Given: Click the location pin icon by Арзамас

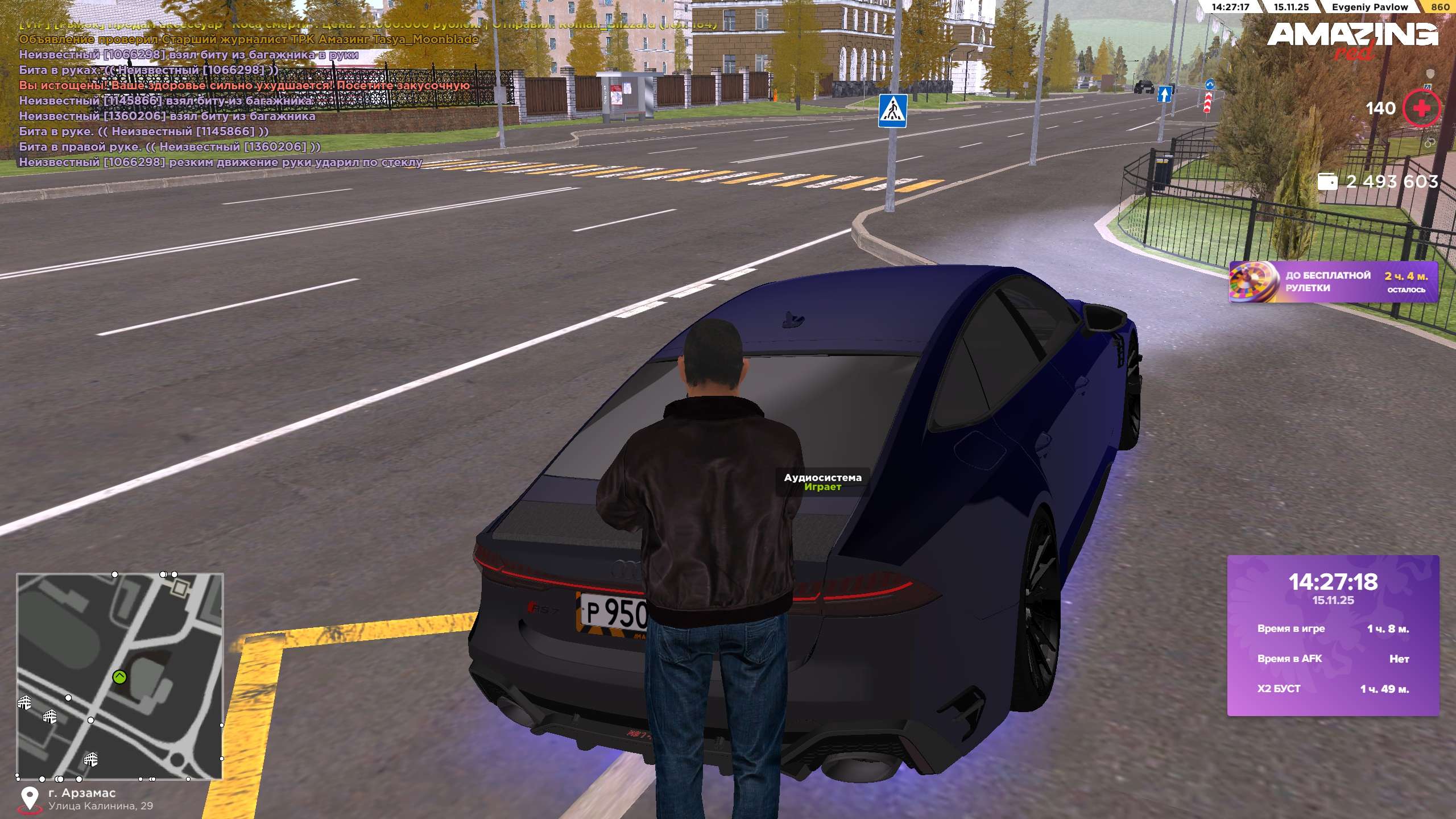Looking at the screenshot, I should pyautogui.click(x=29, y=799).
